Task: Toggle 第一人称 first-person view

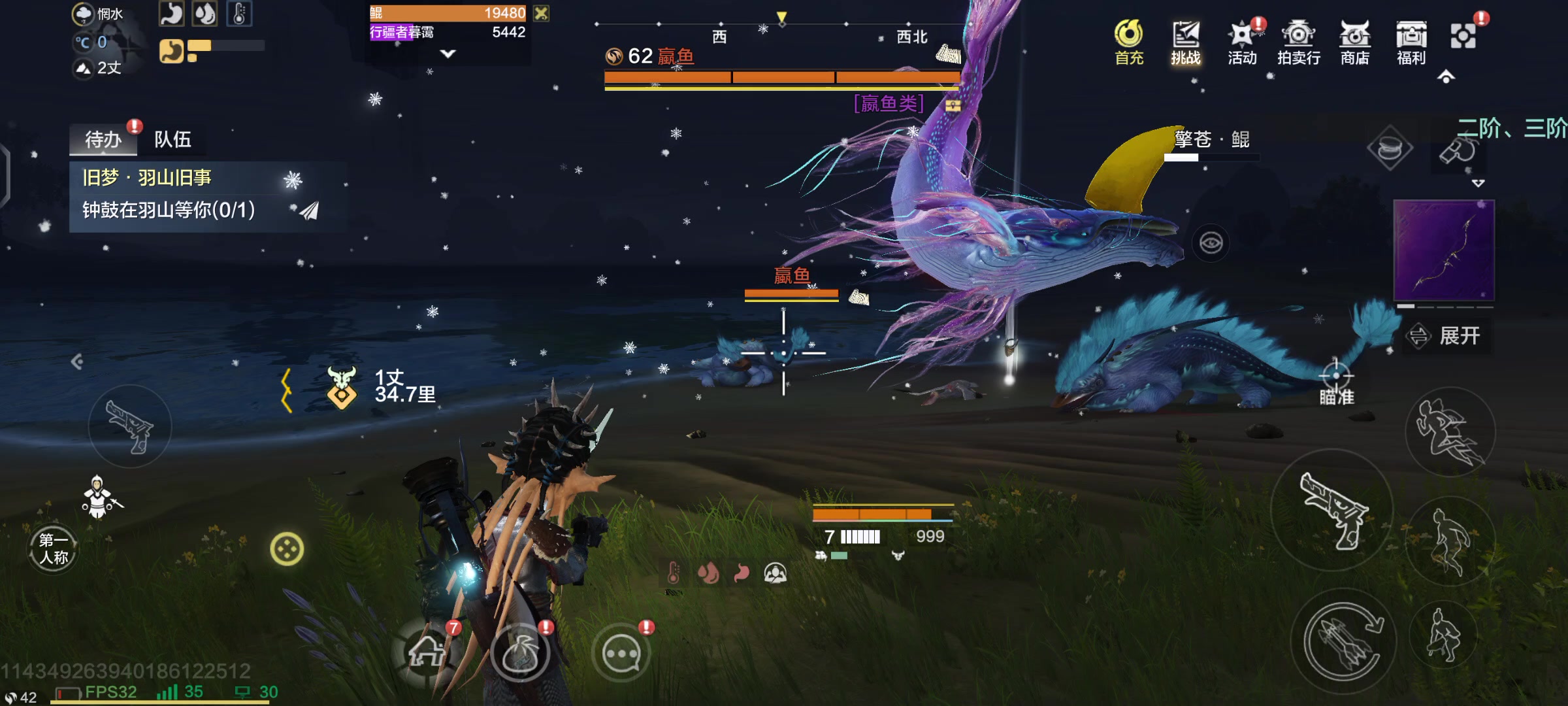Action: point(53,548)
